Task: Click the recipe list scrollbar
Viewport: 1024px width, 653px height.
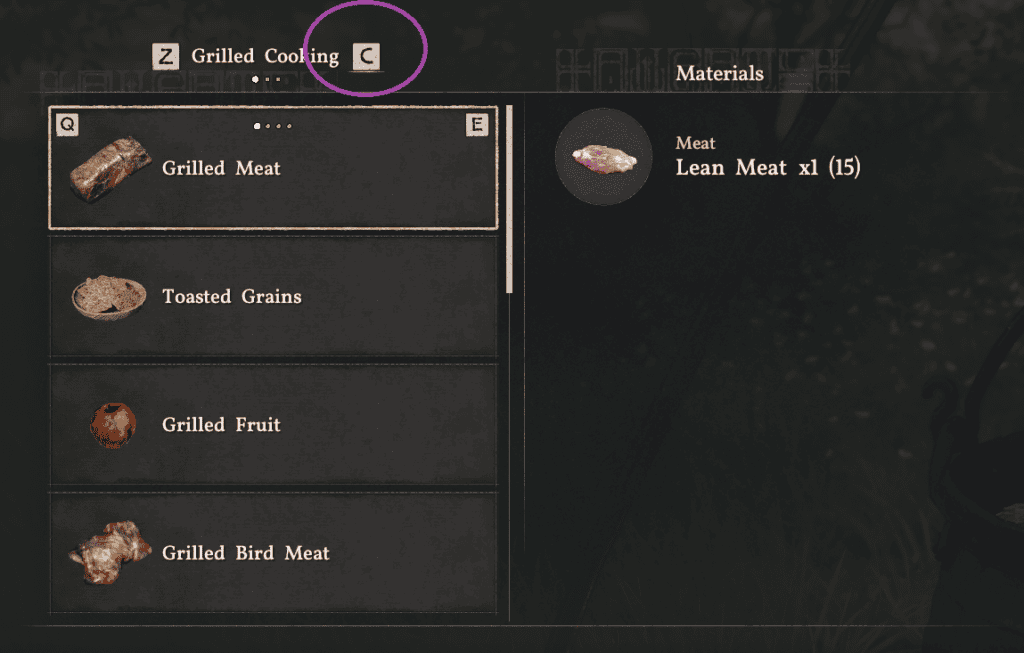Action: 509,200
